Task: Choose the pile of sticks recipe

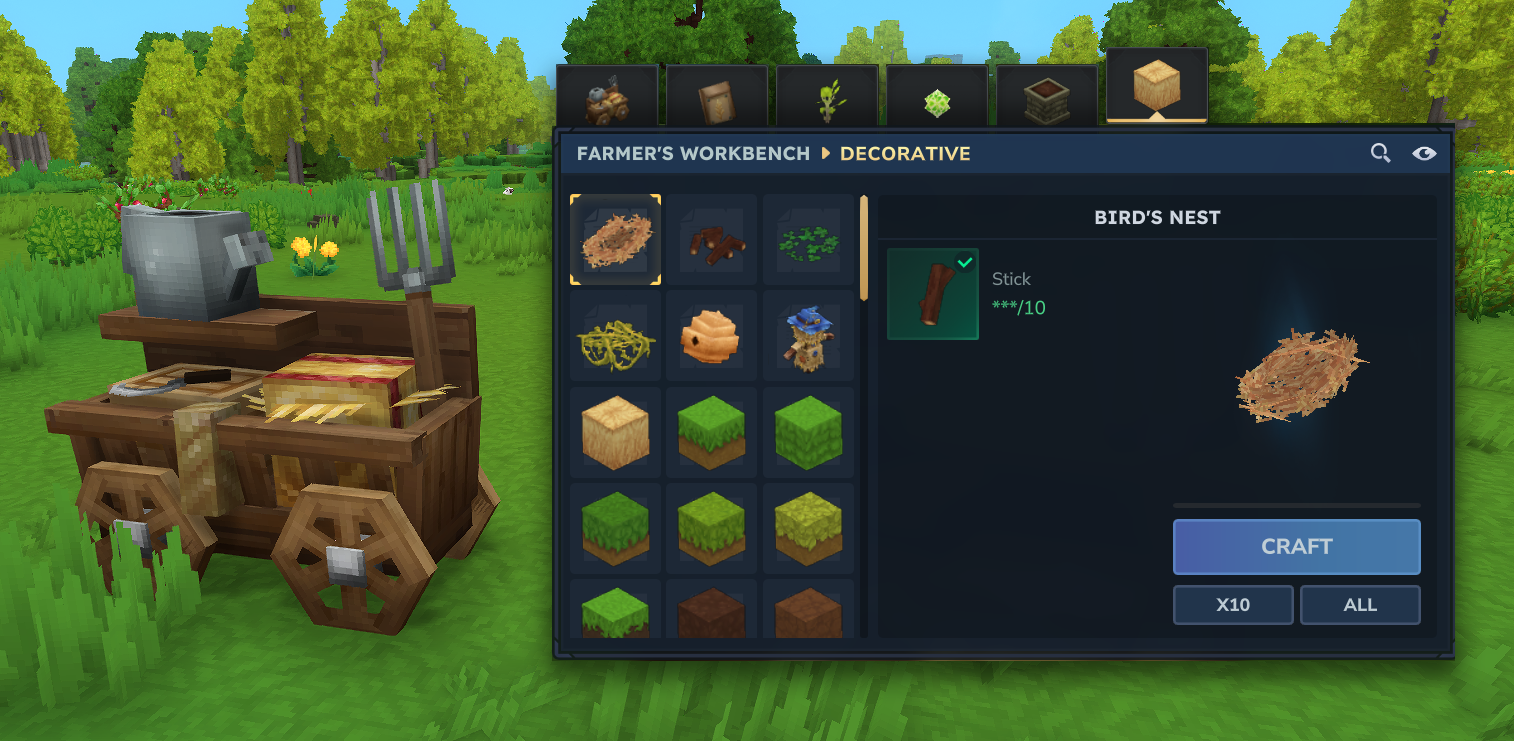Action: pos(712,239)
